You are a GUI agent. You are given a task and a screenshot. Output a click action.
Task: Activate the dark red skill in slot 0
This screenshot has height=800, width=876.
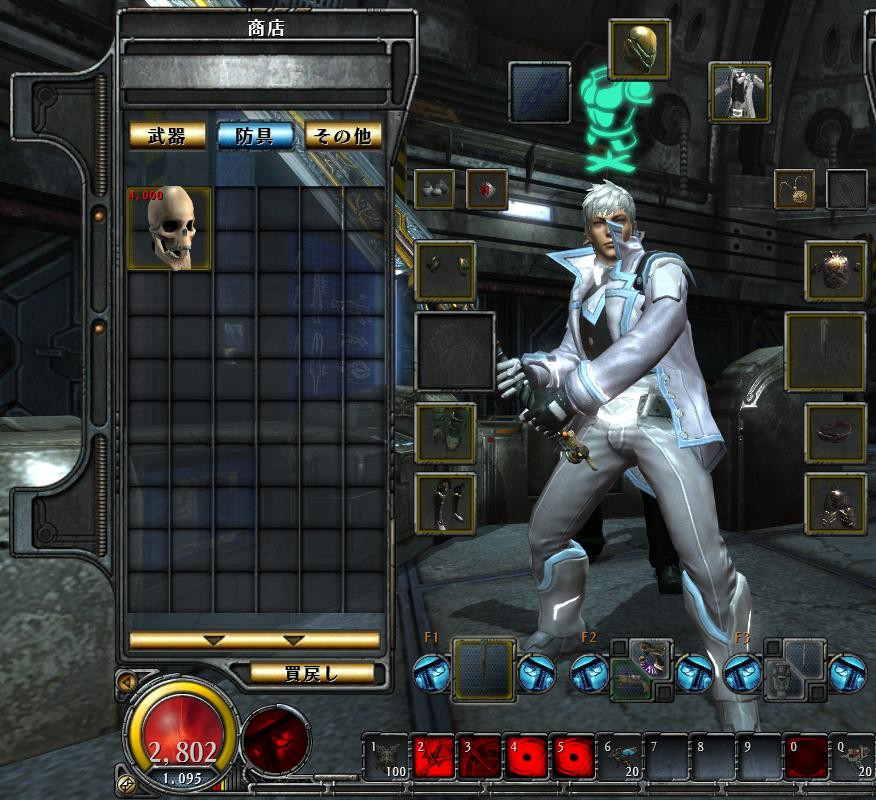(x=806, y=758)
